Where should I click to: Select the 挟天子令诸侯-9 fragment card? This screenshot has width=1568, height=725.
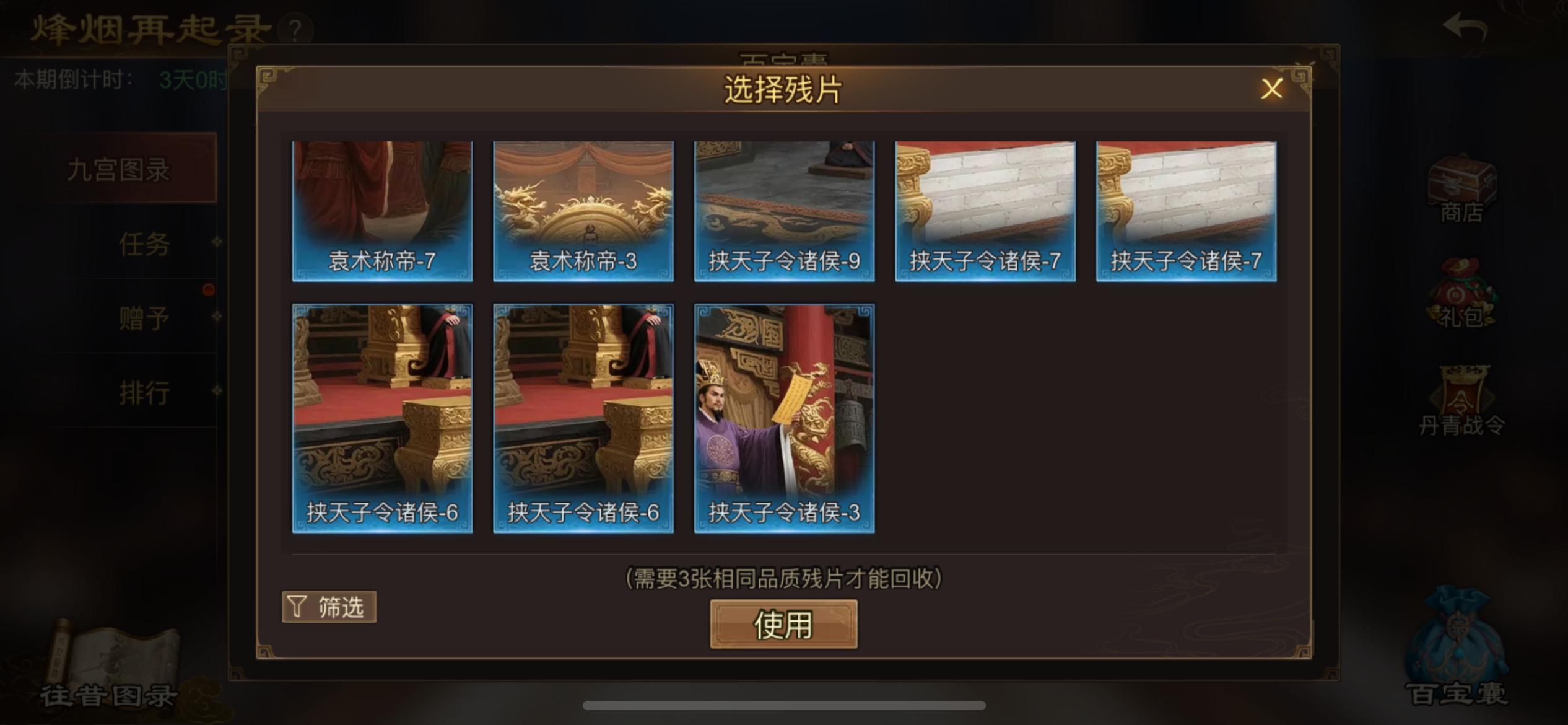point(783,211)
